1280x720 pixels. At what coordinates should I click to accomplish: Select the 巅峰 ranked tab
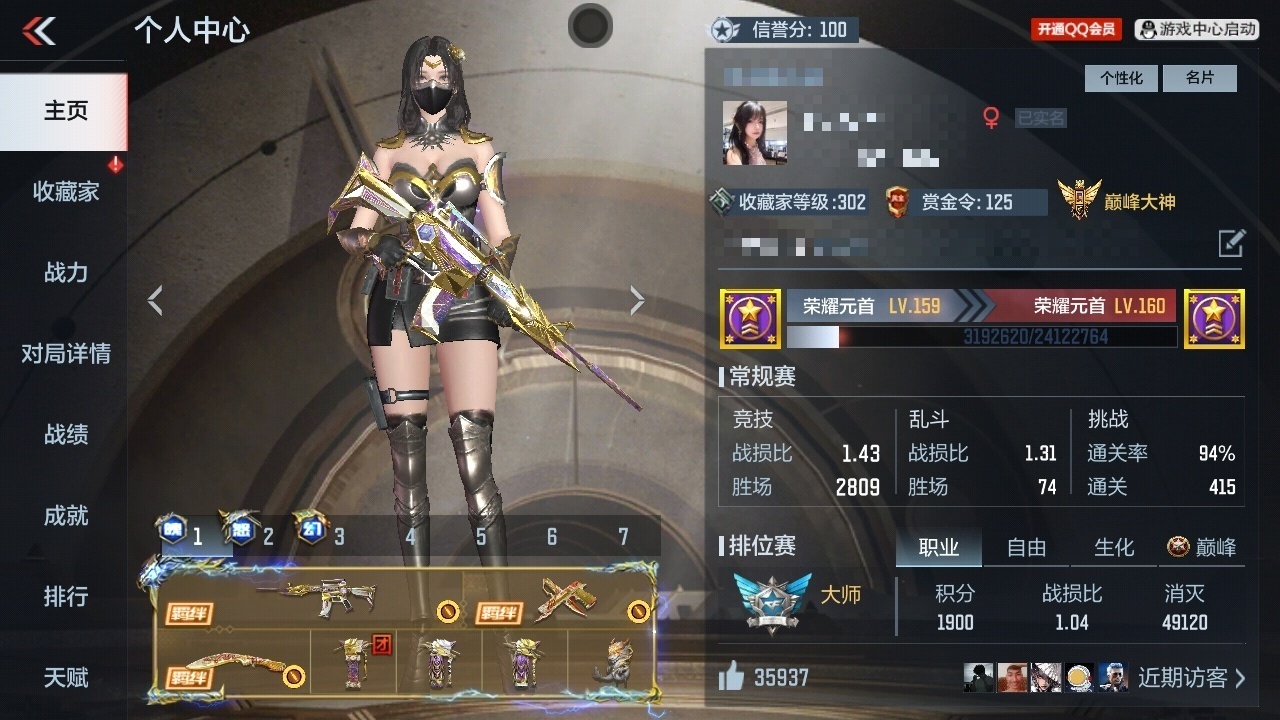click(x=1202, y=547)
